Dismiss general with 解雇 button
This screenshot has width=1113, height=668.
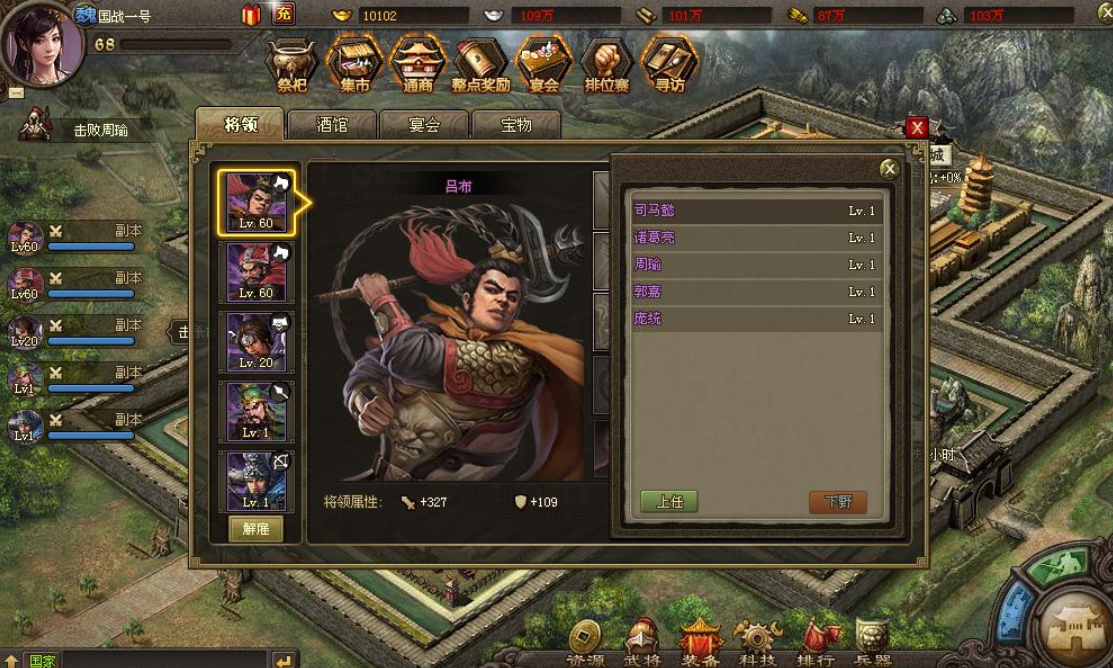click(256, 529)
